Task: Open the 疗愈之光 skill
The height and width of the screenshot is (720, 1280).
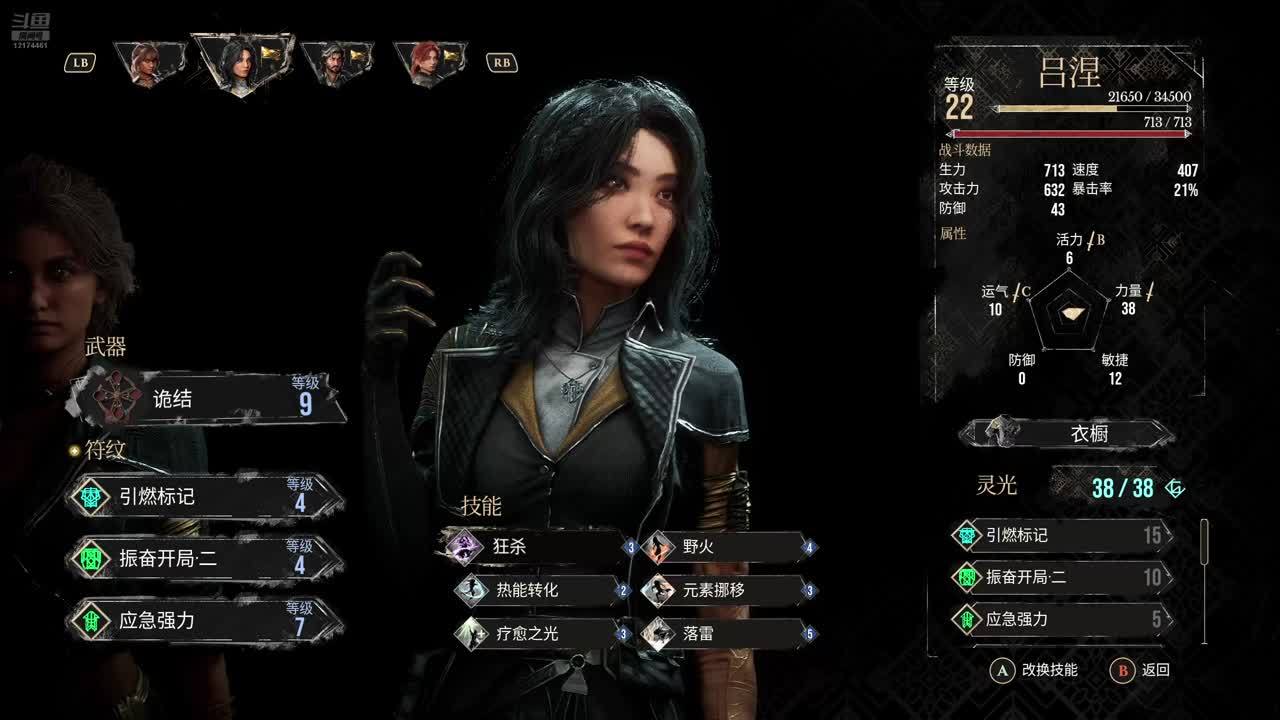Action: (x=540, y=633)
